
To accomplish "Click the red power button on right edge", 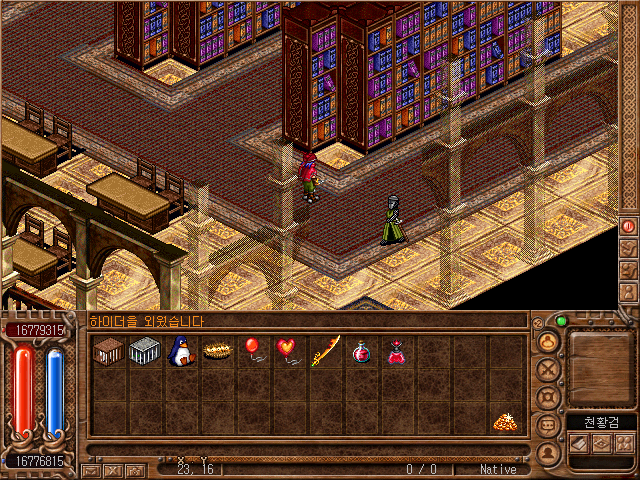I will coord(629,226).
